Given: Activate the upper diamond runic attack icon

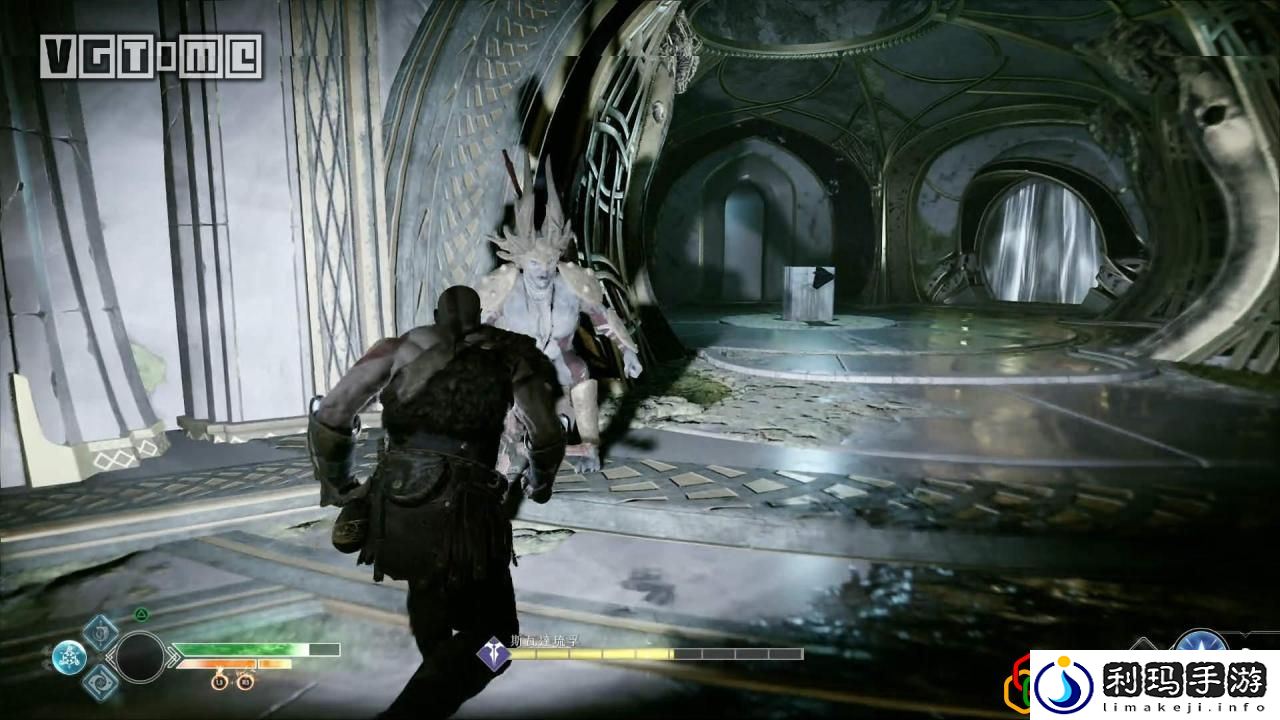Looking at the screenshot, I should (x=100, y=632).
